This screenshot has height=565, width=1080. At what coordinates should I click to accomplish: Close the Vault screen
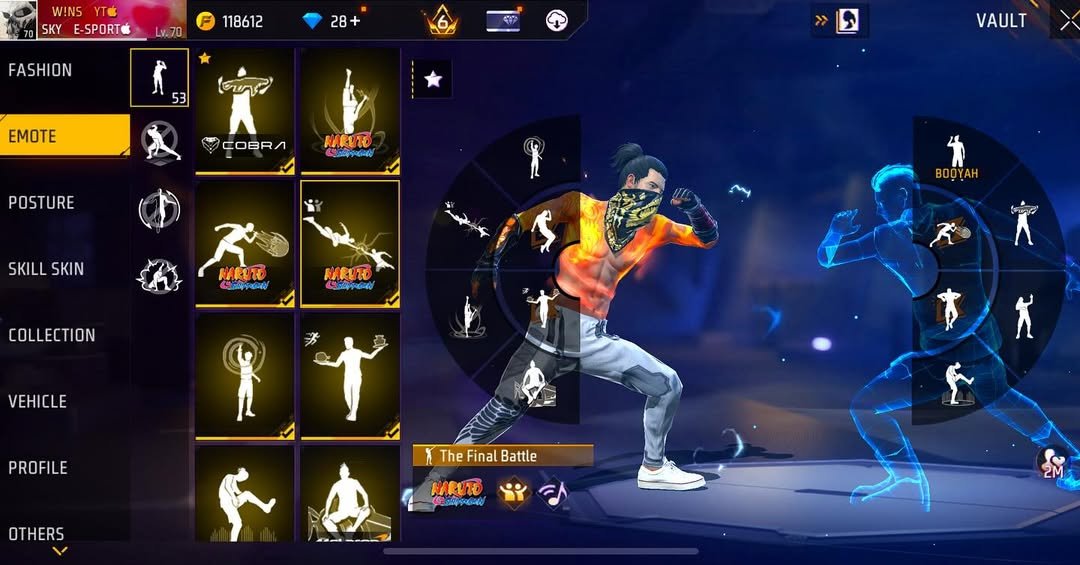[1068, 21]
